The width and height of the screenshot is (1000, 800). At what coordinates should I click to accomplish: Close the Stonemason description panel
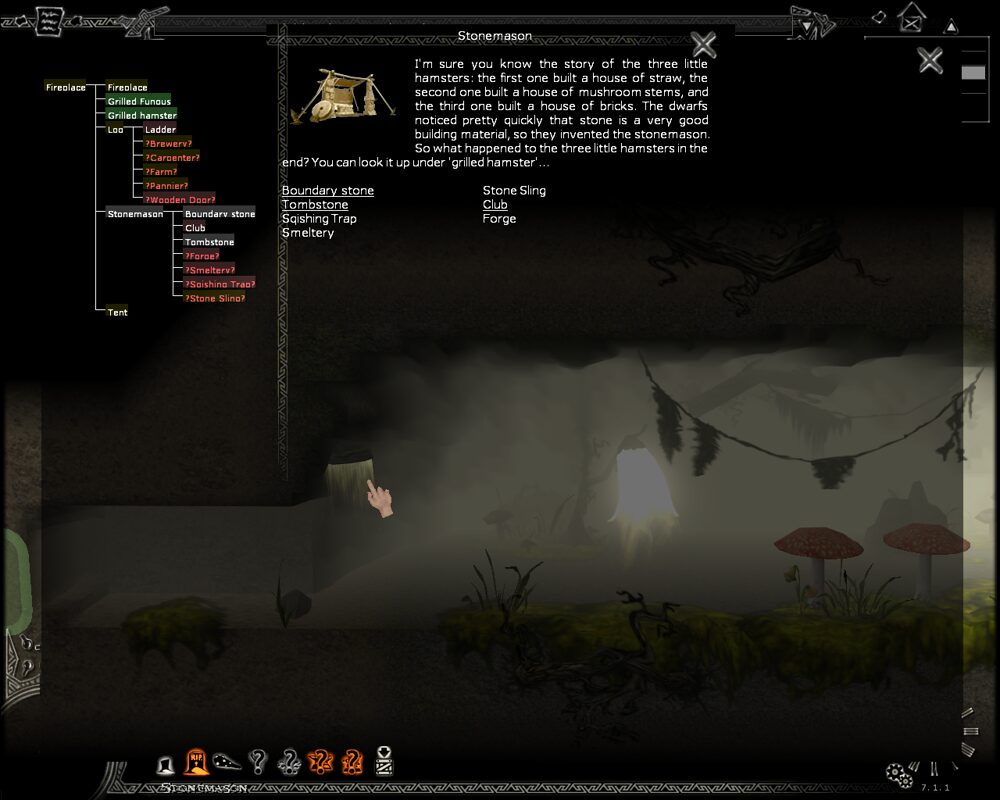click(704, 44)
